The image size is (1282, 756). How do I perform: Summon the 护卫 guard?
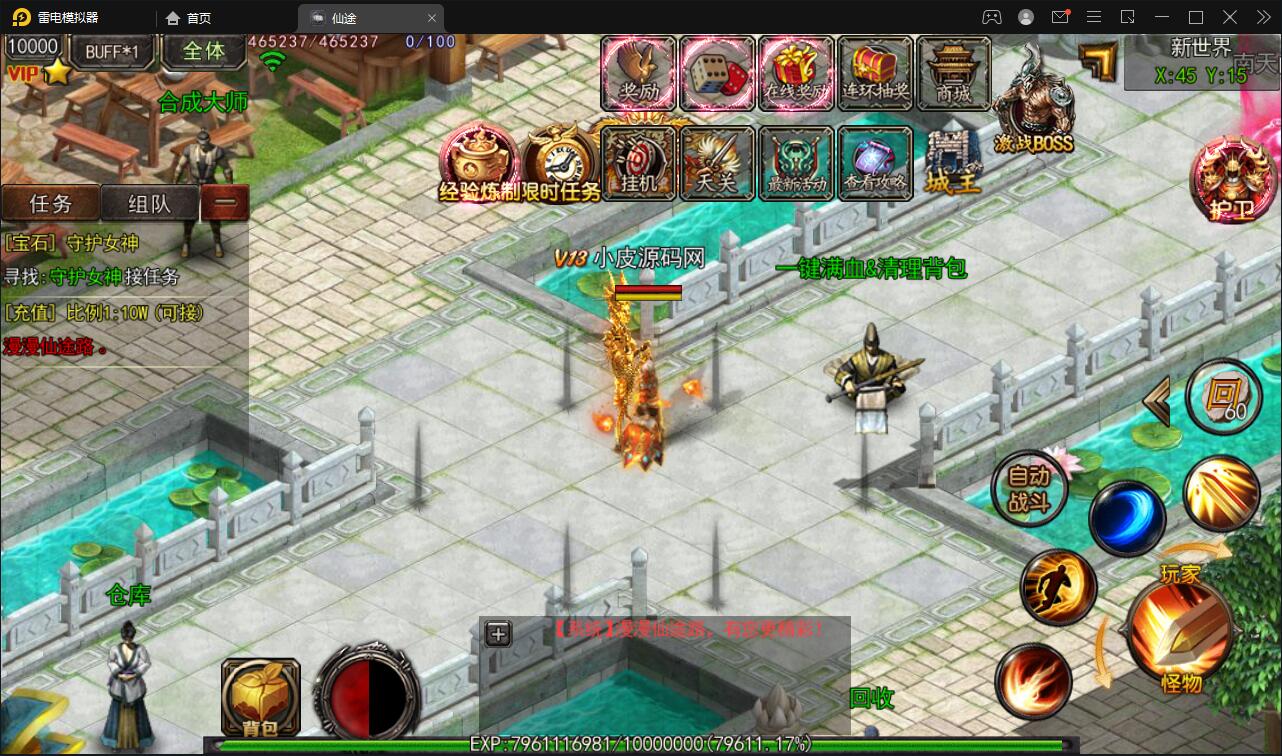[1226, 180]
